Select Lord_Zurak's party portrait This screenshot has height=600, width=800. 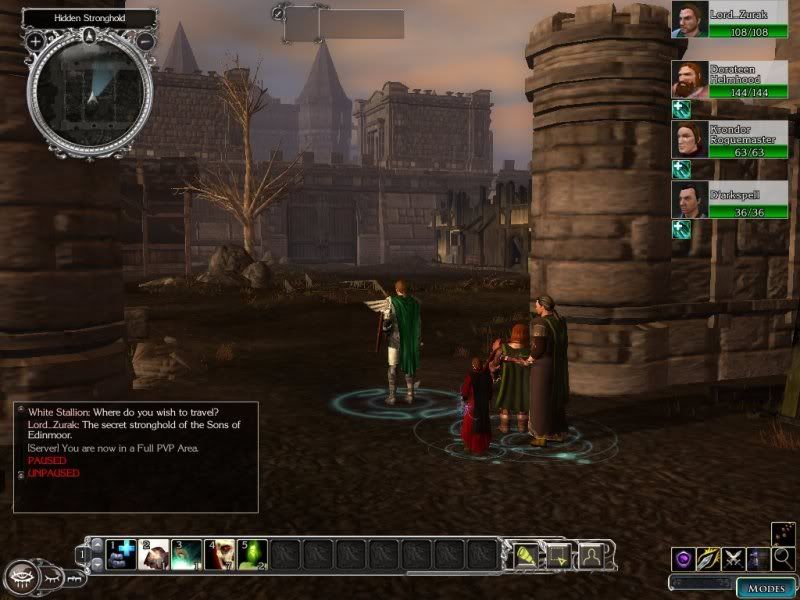[x=689, y=21]
